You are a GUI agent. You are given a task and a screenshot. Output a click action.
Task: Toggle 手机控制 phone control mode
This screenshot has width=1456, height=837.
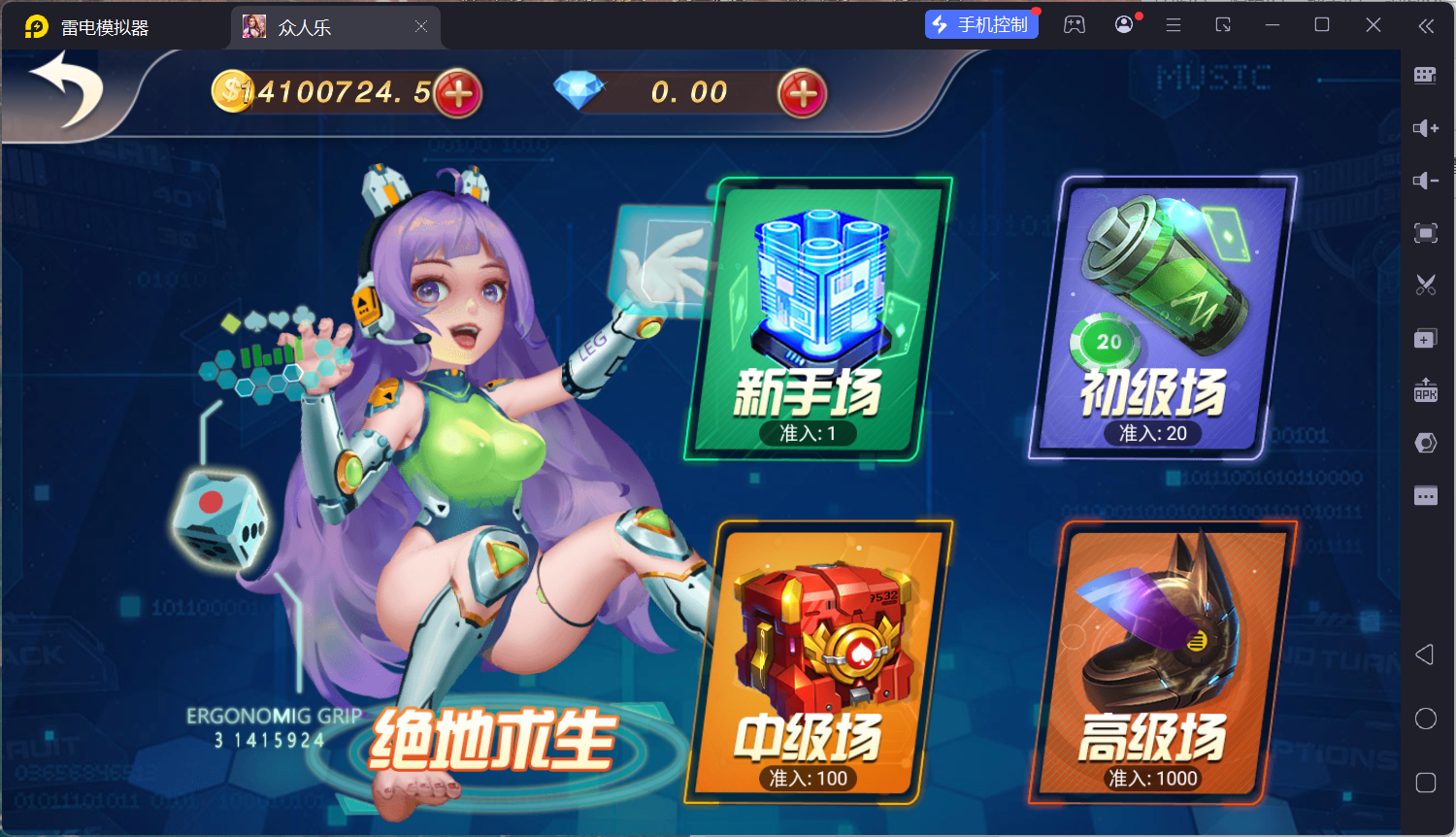click(981, 23)
